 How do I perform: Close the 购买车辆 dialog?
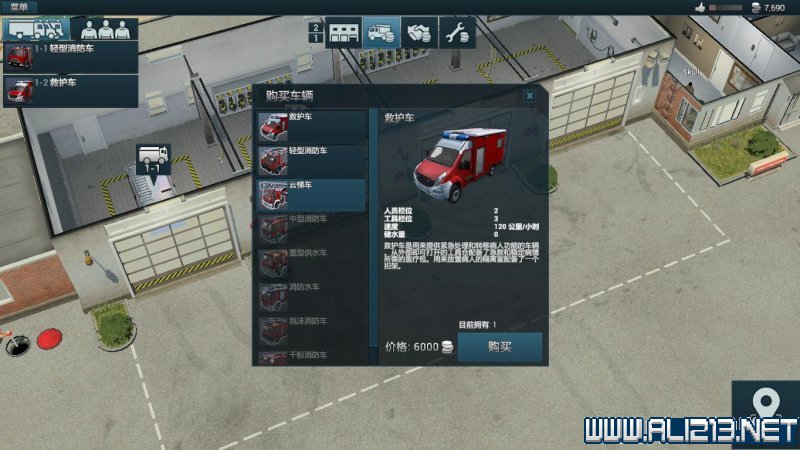click(x=530, y=96)
